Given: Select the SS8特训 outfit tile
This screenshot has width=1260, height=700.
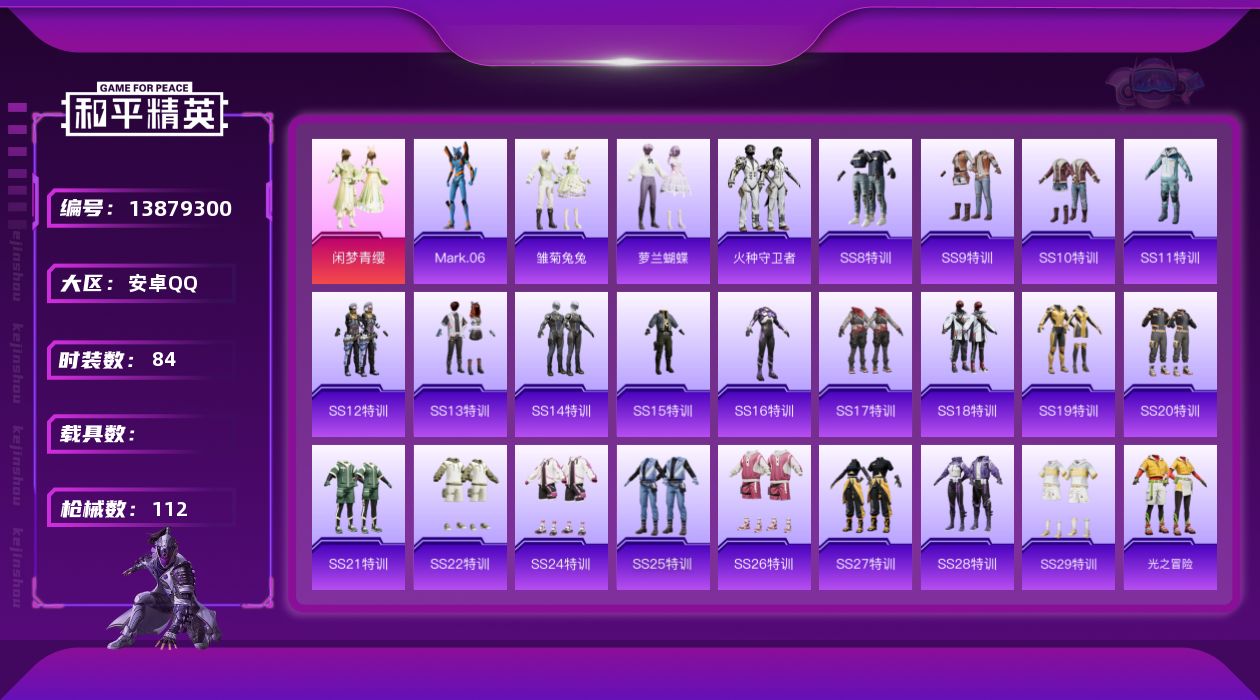Looking at the screenshot, I should (865, 211).
